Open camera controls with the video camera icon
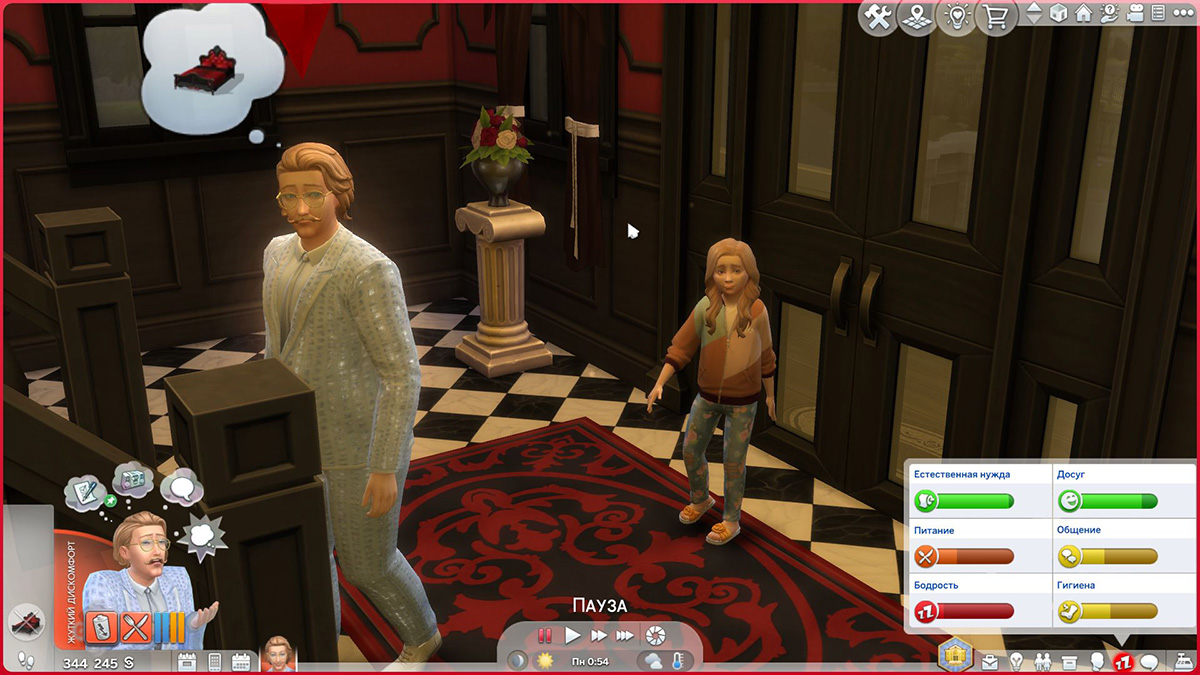 point(1134,15)
